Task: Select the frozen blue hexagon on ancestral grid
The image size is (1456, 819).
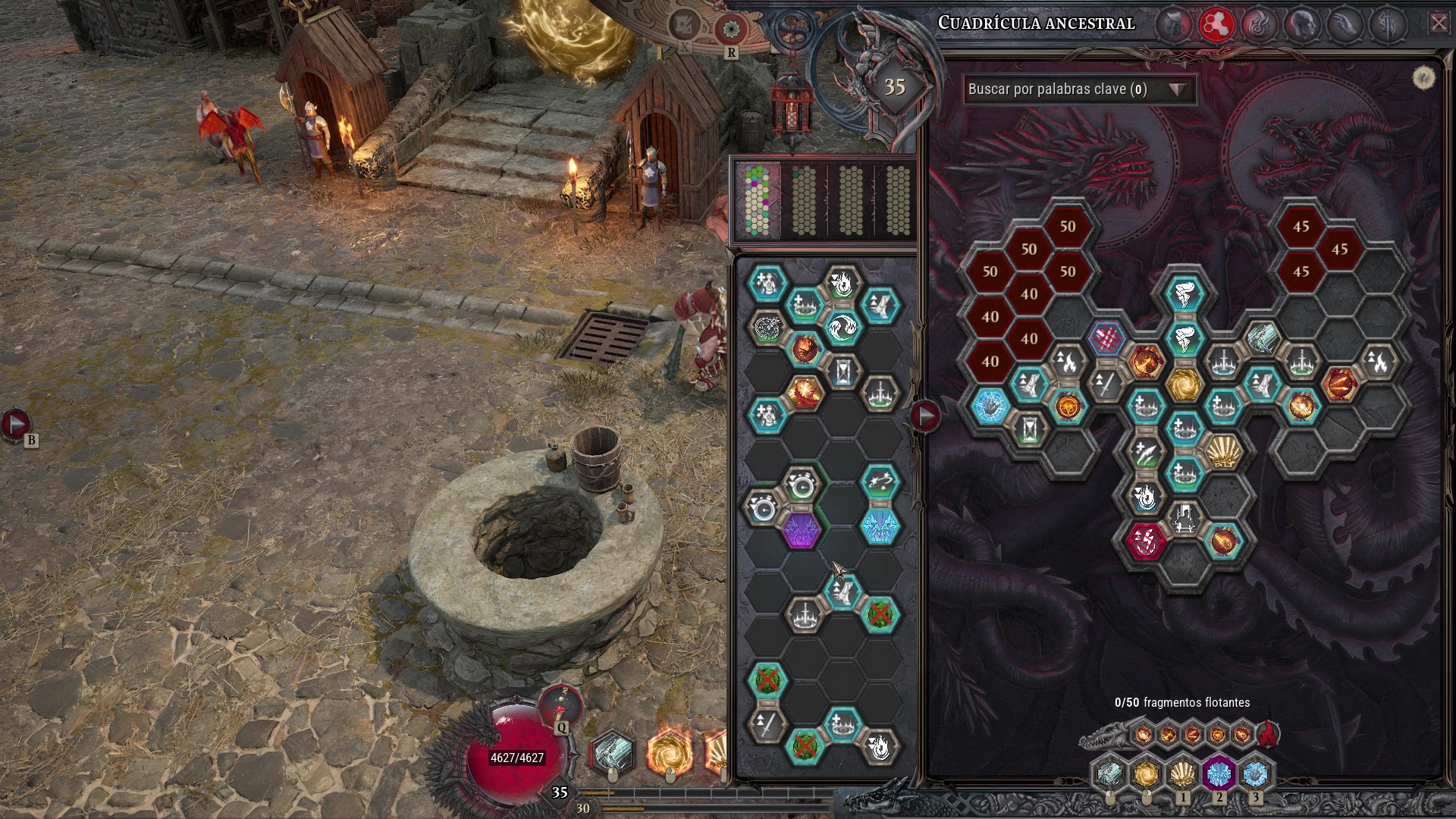Action: click(x=990, y=406)
